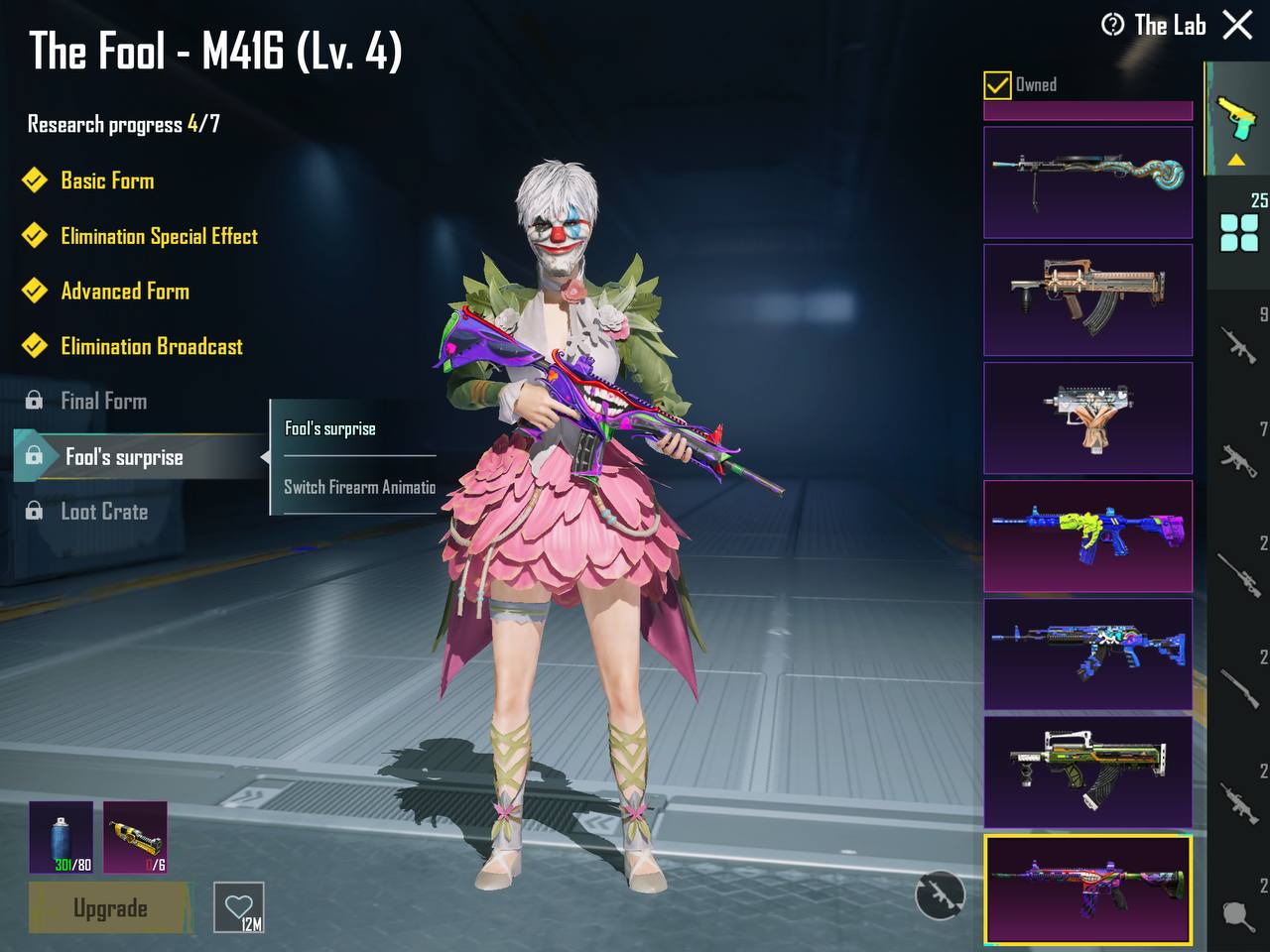
Task: Close The Lab screen with the X
Action: [1237, 25]
